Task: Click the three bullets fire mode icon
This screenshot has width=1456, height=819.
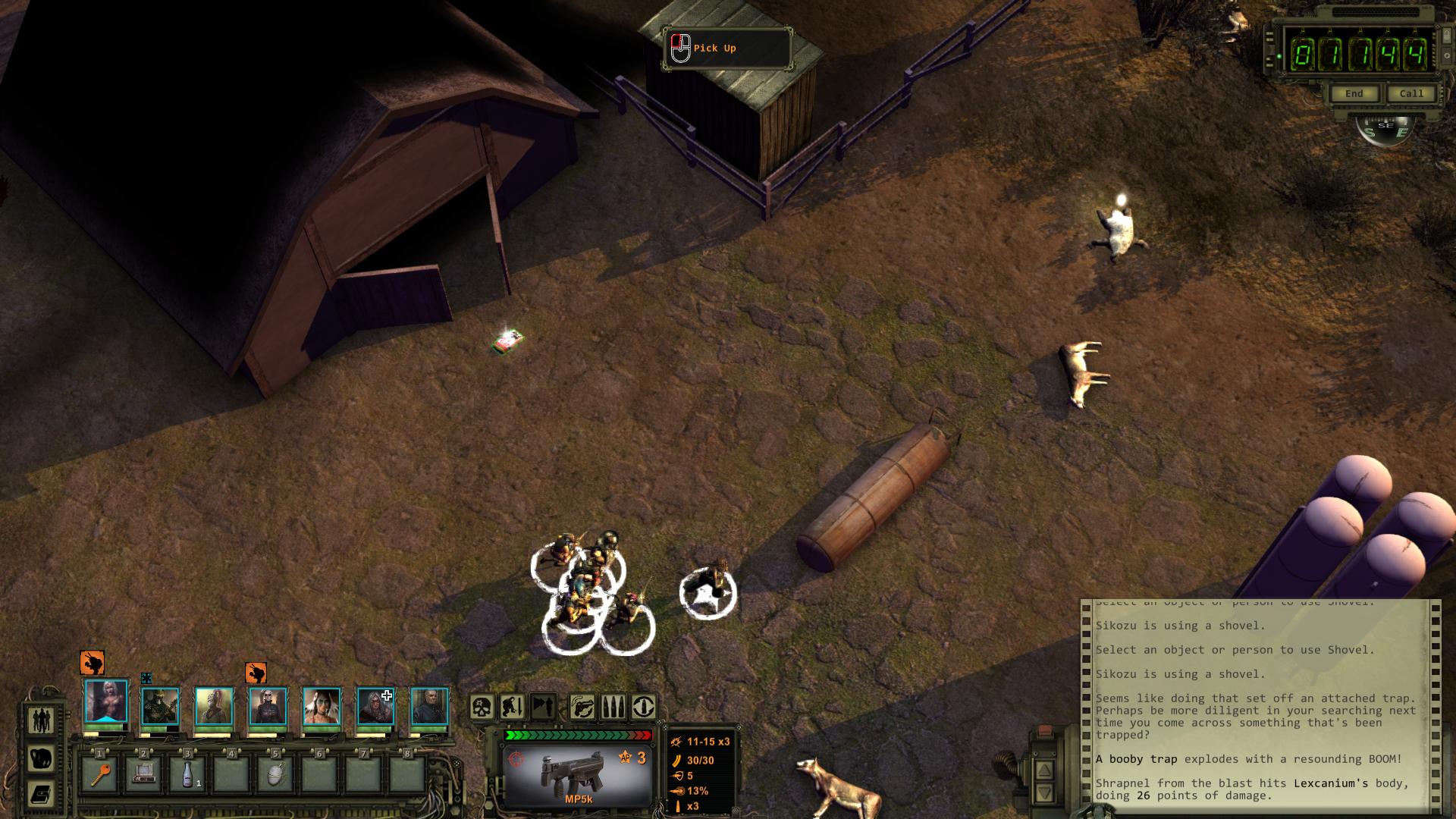Action: pyautogui.click(x=613, y=707)
